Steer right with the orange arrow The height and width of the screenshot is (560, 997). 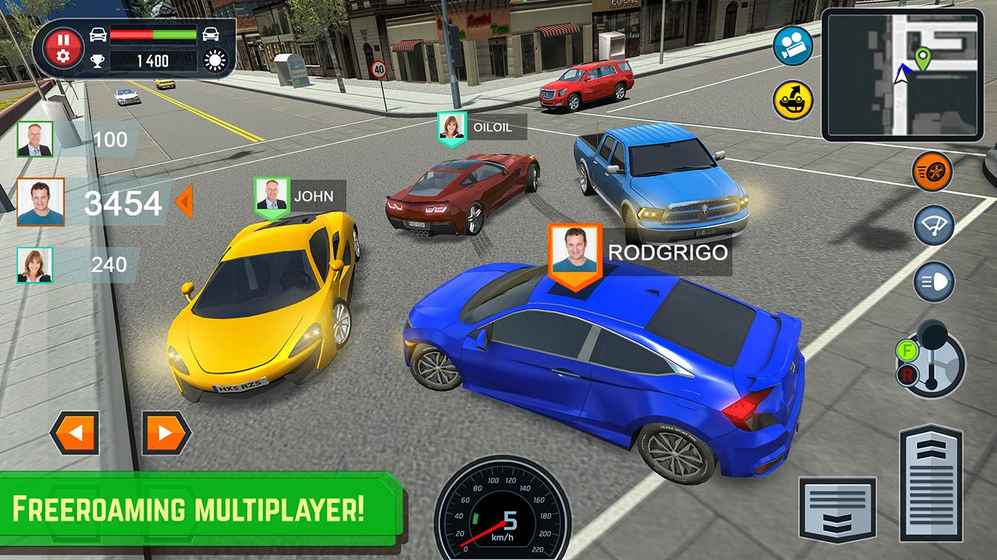point(166,433)
